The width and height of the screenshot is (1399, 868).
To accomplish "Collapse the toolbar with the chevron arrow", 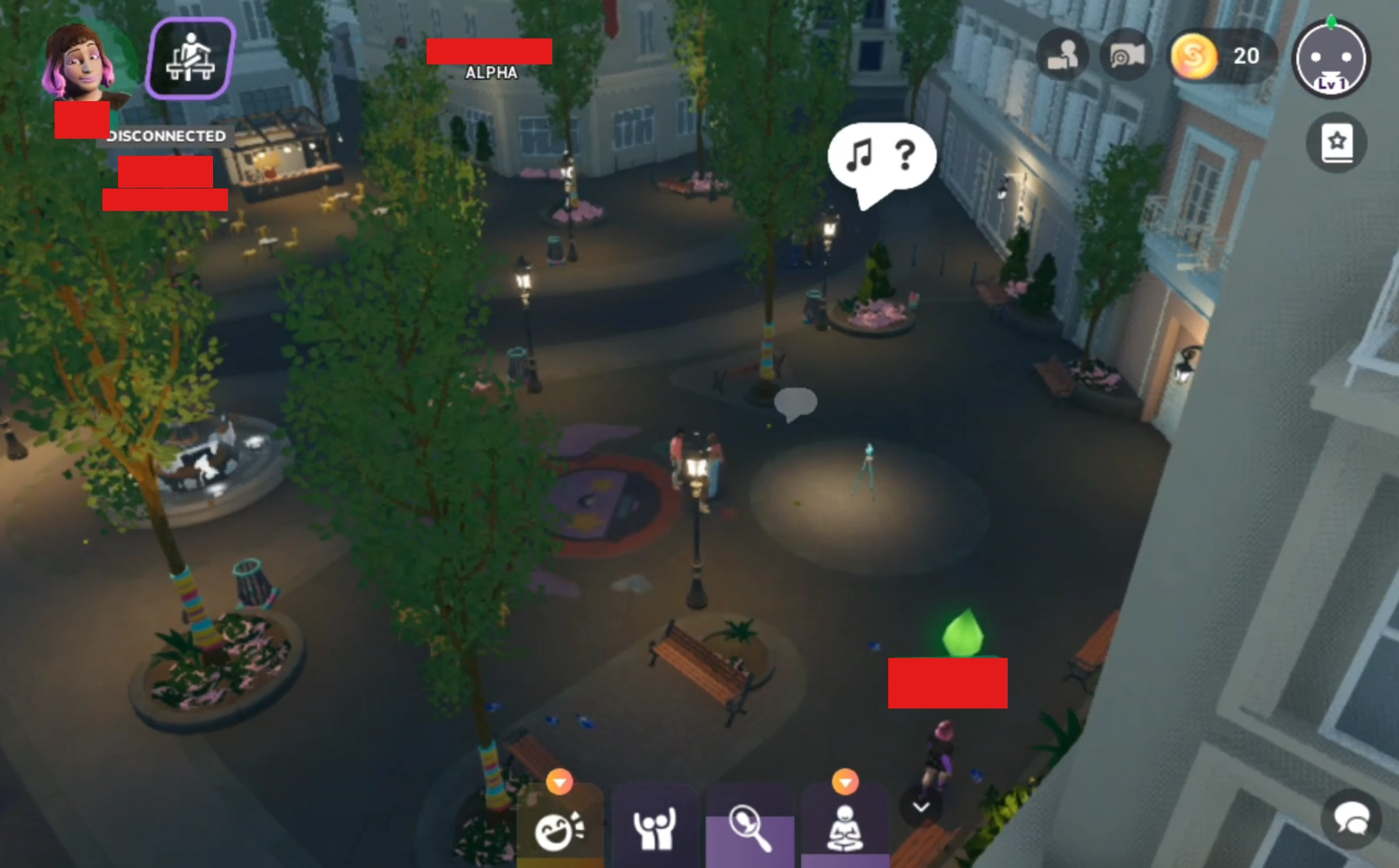I will tap(921, 806).
